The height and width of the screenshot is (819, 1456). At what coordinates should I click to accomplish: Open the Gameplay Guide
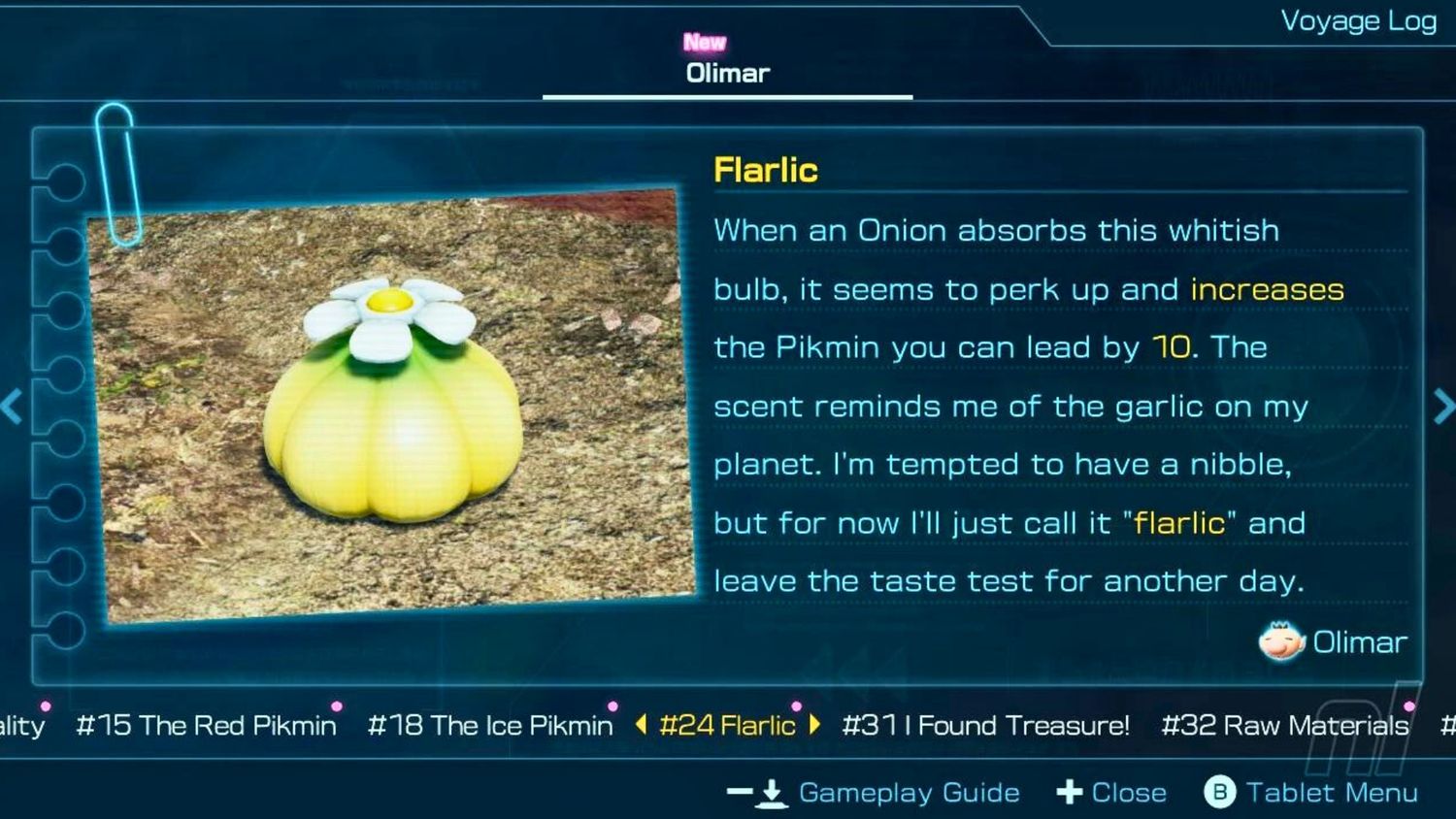(908, 793)
